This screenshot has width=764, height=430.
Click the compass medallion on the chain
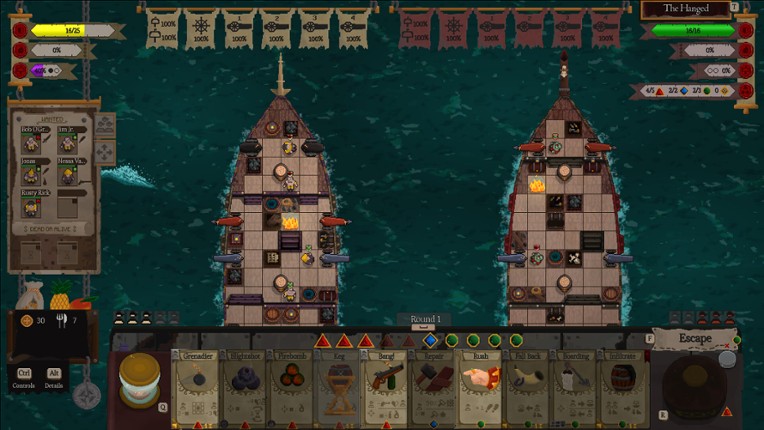87,395
